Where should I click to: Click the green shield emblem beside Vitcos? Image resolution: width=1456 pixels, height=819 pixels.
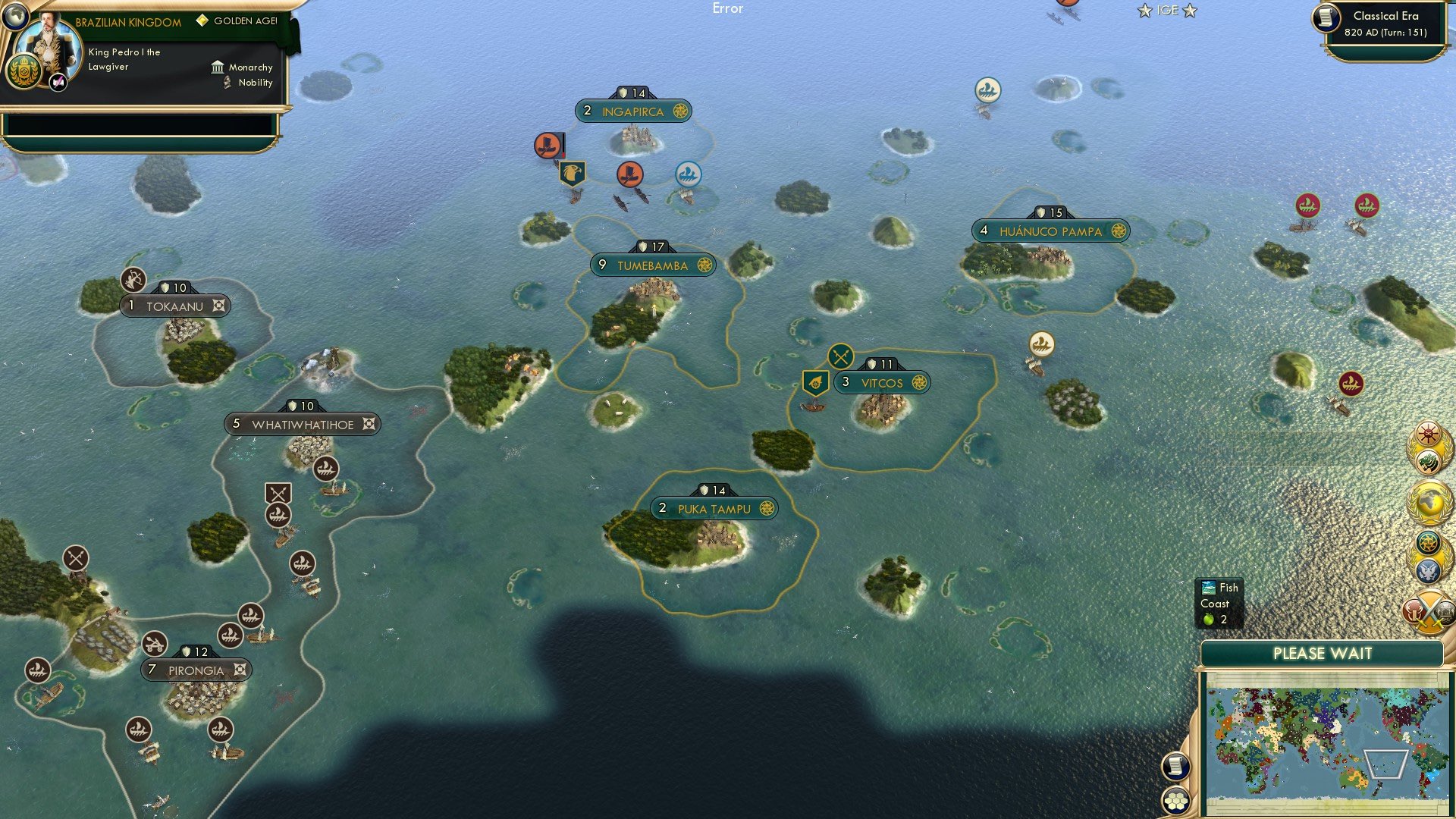click(x=814, y=381)
